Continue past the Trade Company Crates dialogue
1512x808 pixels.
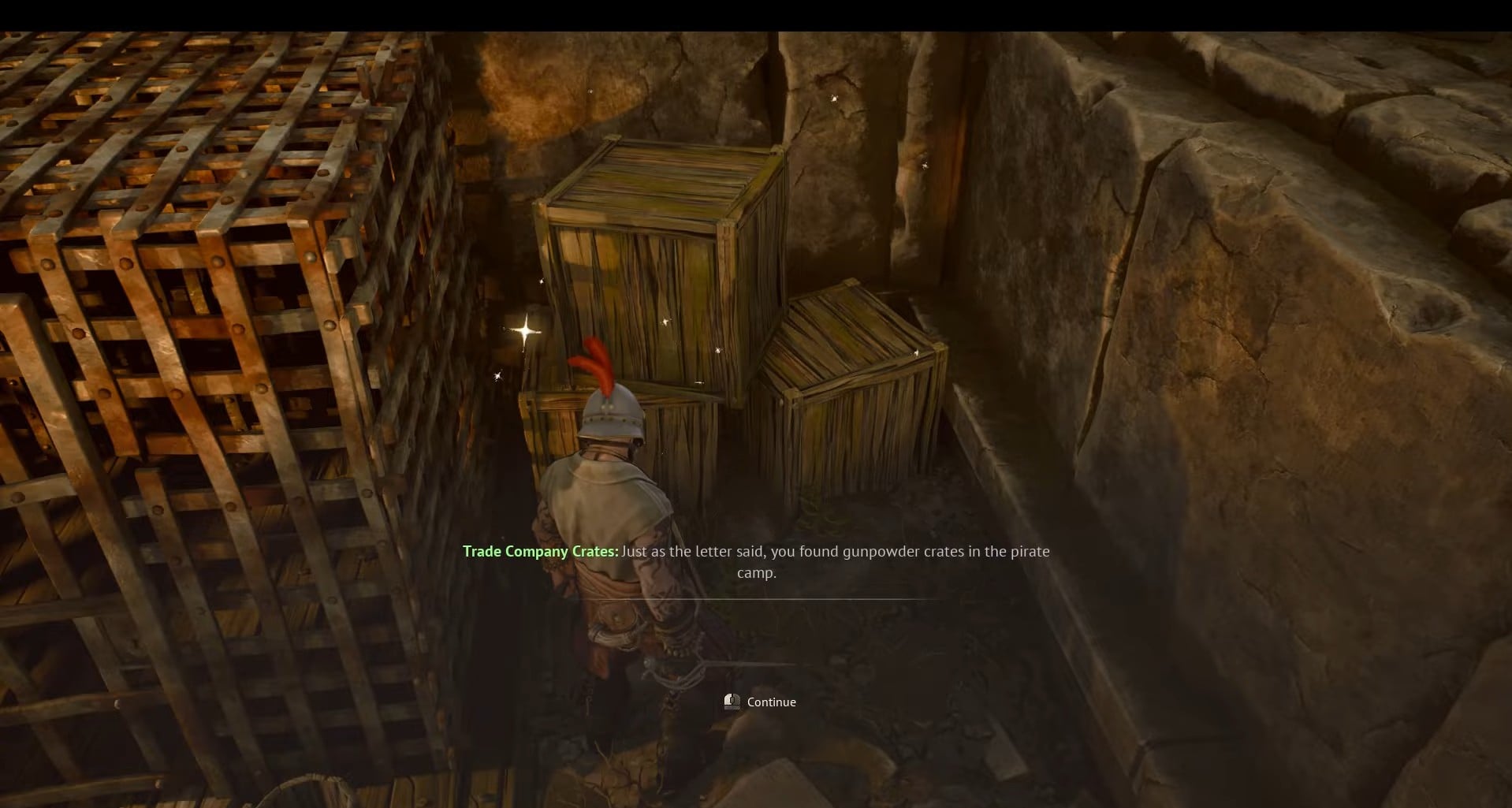pyautogui.click(x=762, y=702)
